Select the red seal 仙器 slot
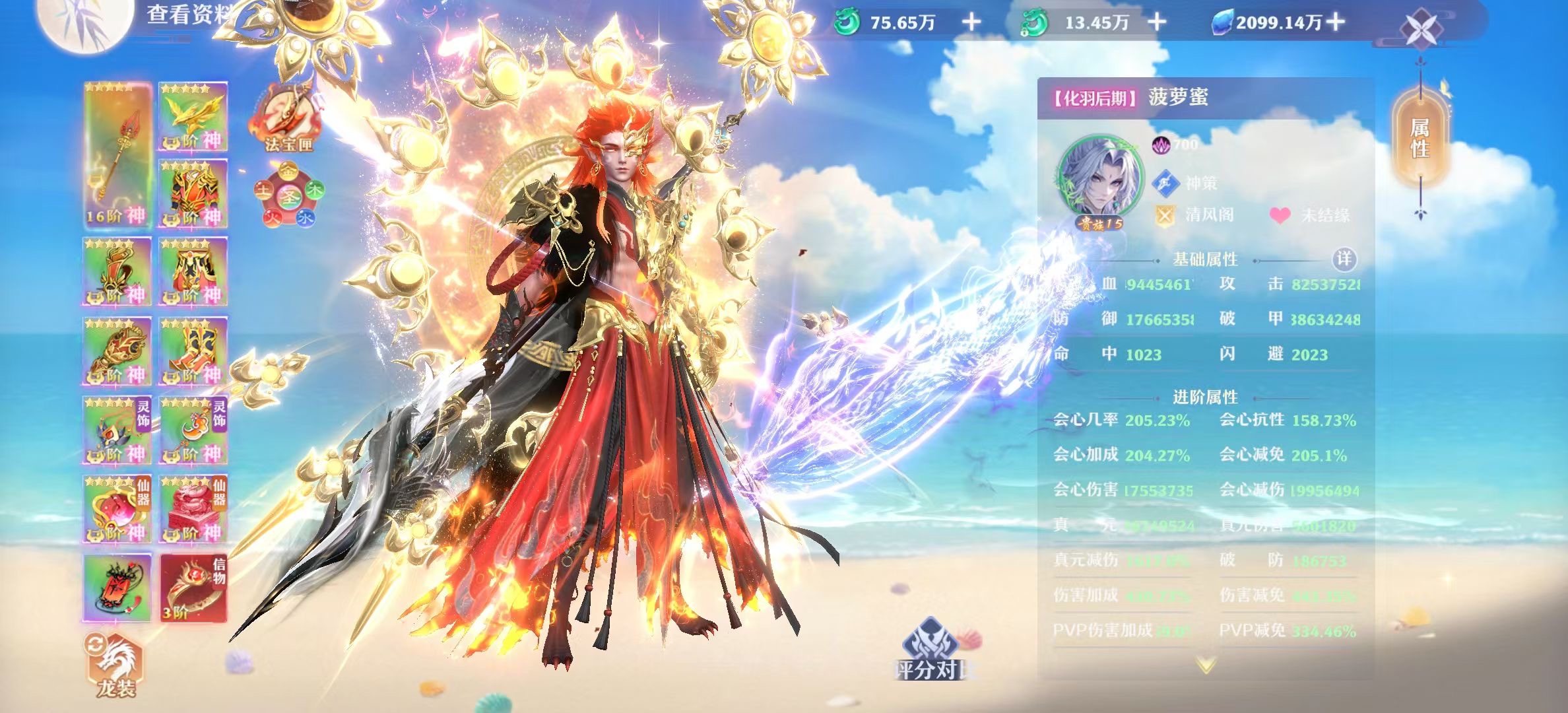Screen dimensions: 1568x713 click(x=193, y=509)
